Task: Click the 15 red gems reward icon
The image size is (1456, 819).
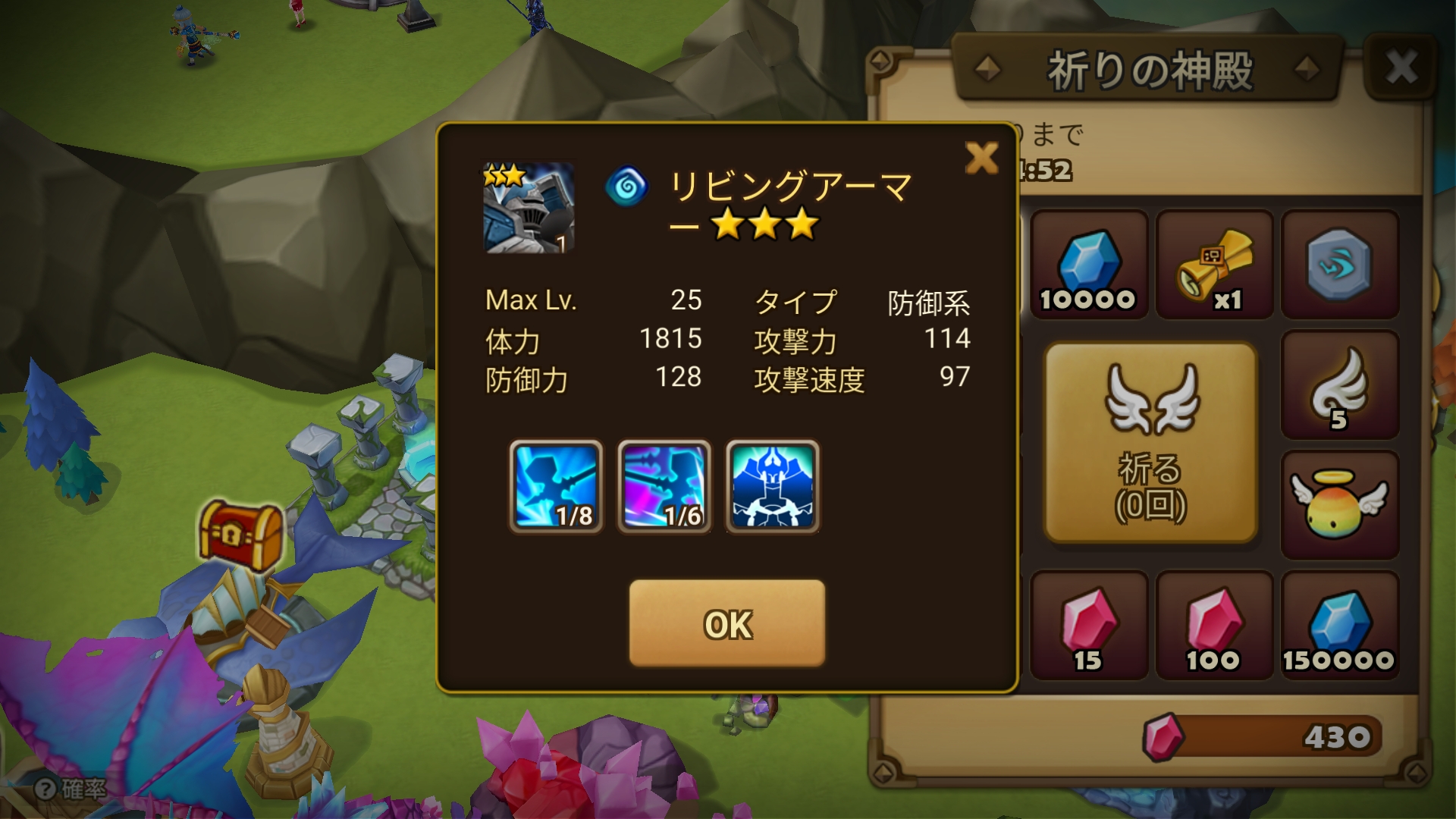Action: [1088, 628]
